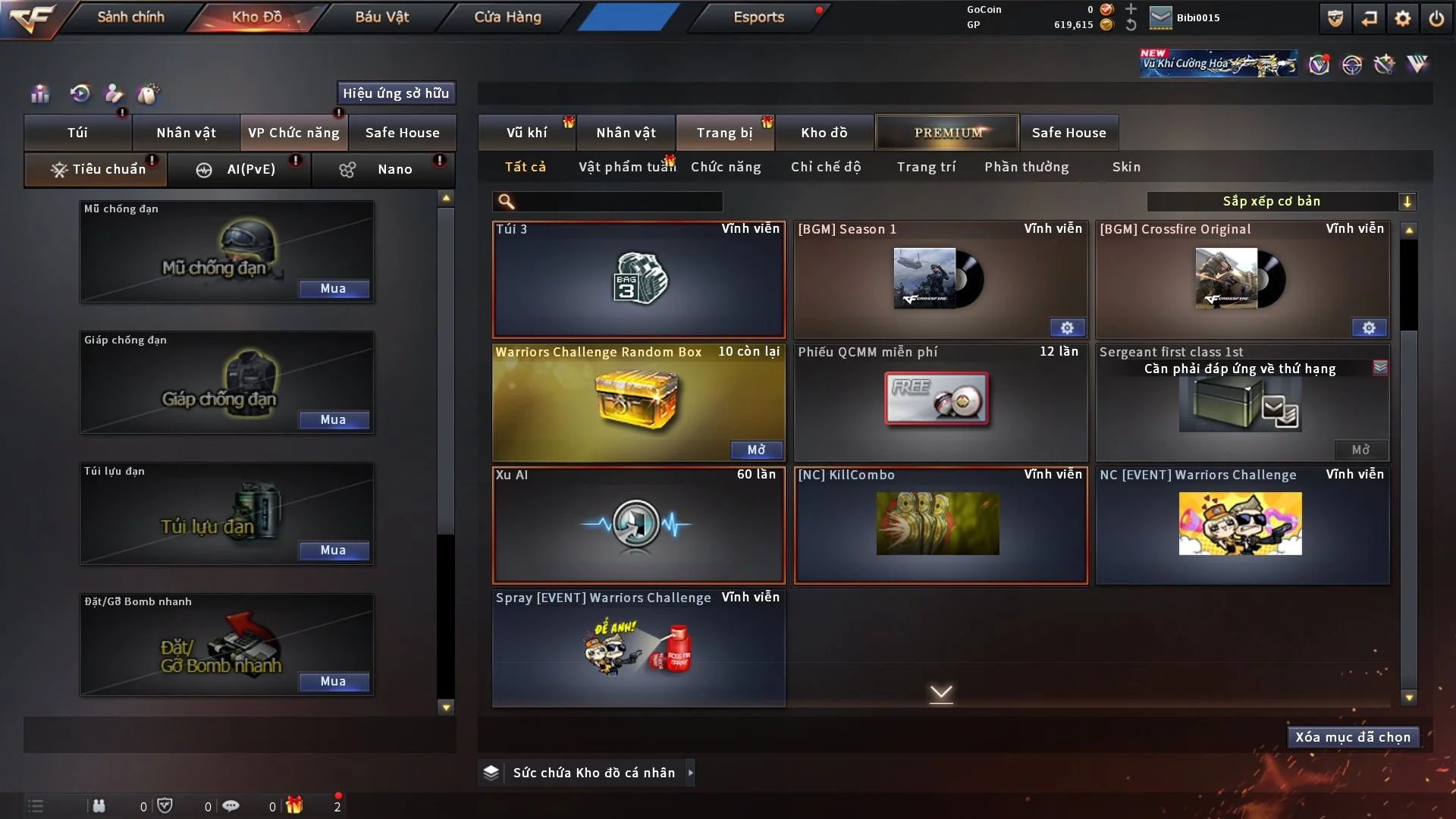Show the Vũ khí weapons tab
Viewport: 1456px width, 819px height.
coord(526,133)
